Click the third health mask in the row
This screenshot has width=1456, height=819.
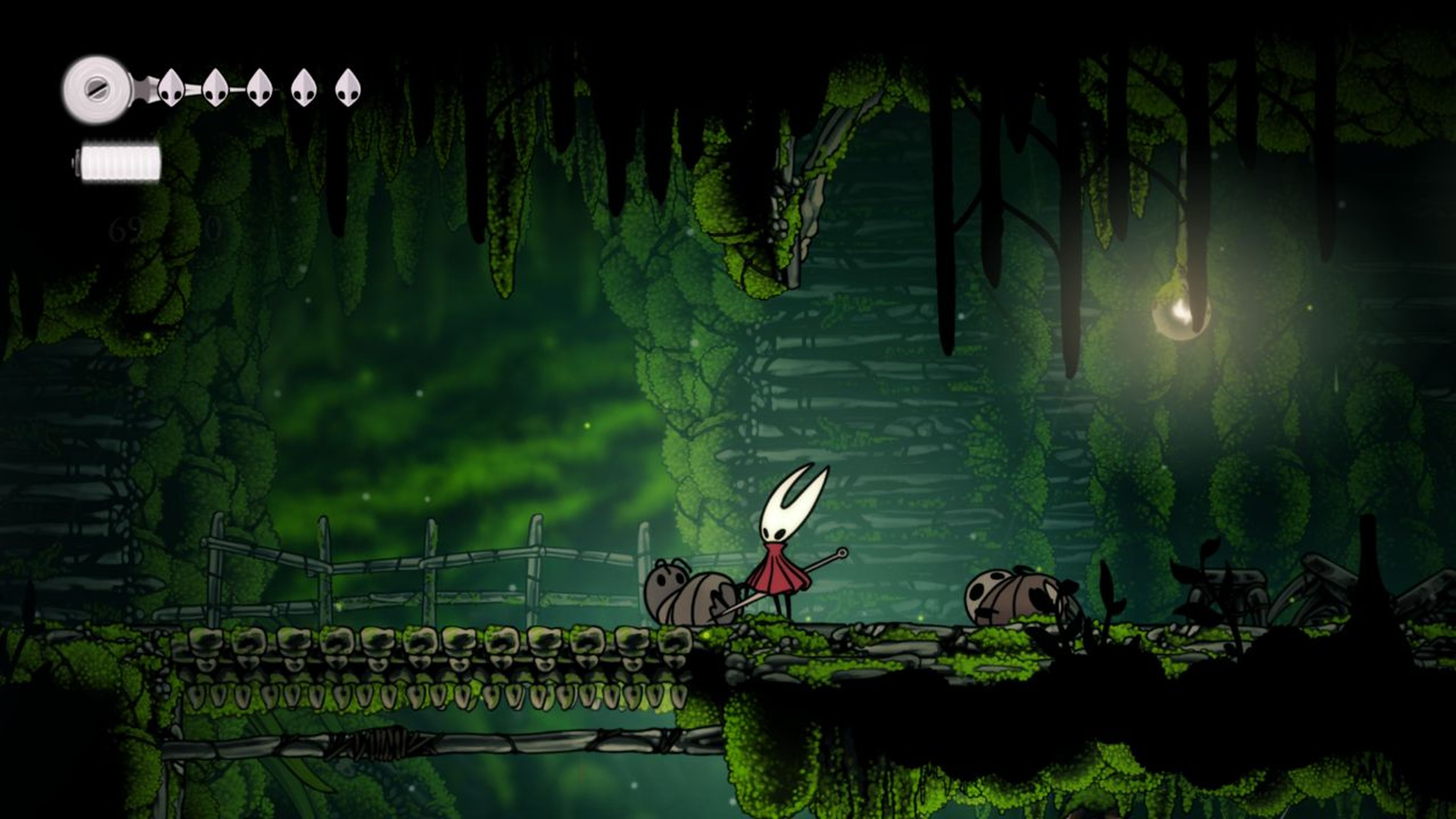259,88
